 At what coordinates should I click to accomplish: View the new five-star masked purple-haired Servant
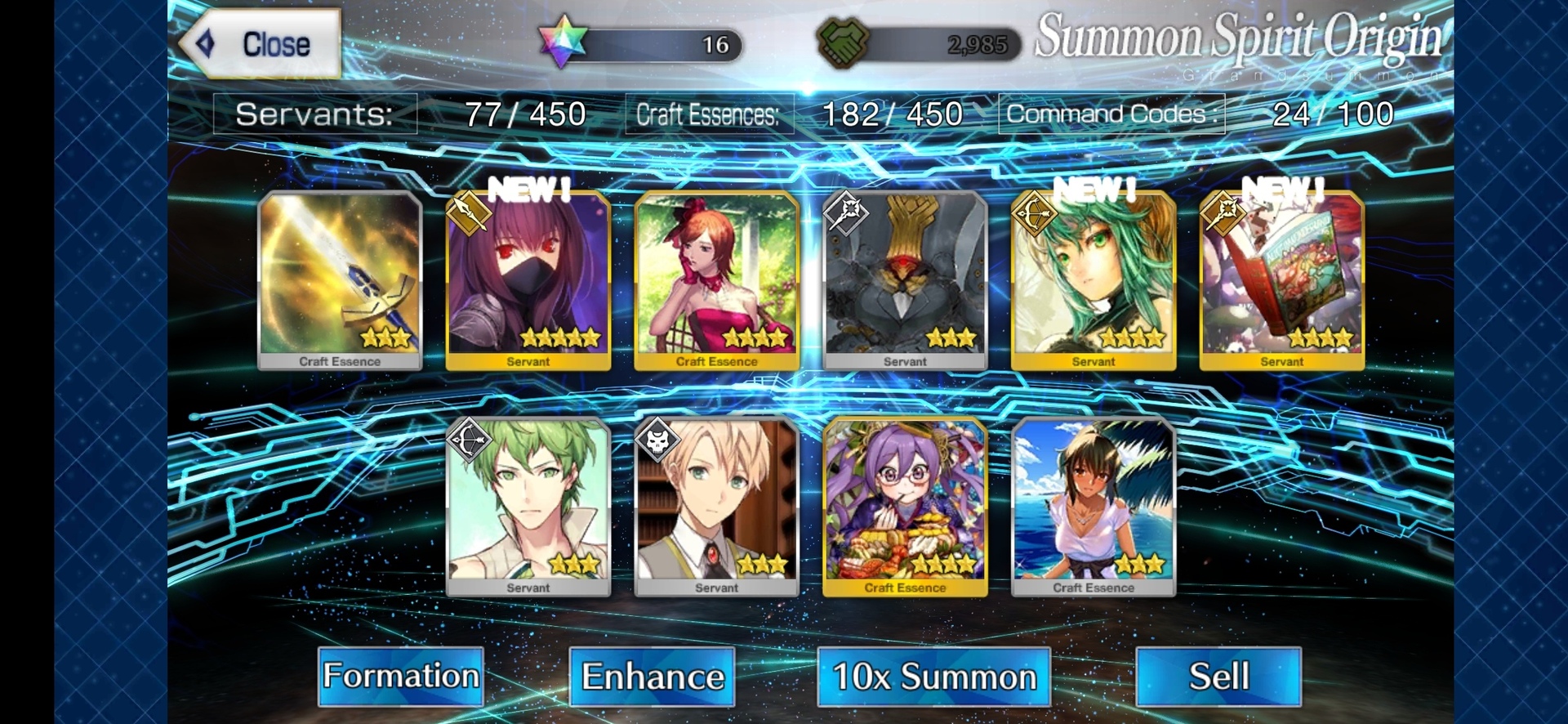point(528,279)
